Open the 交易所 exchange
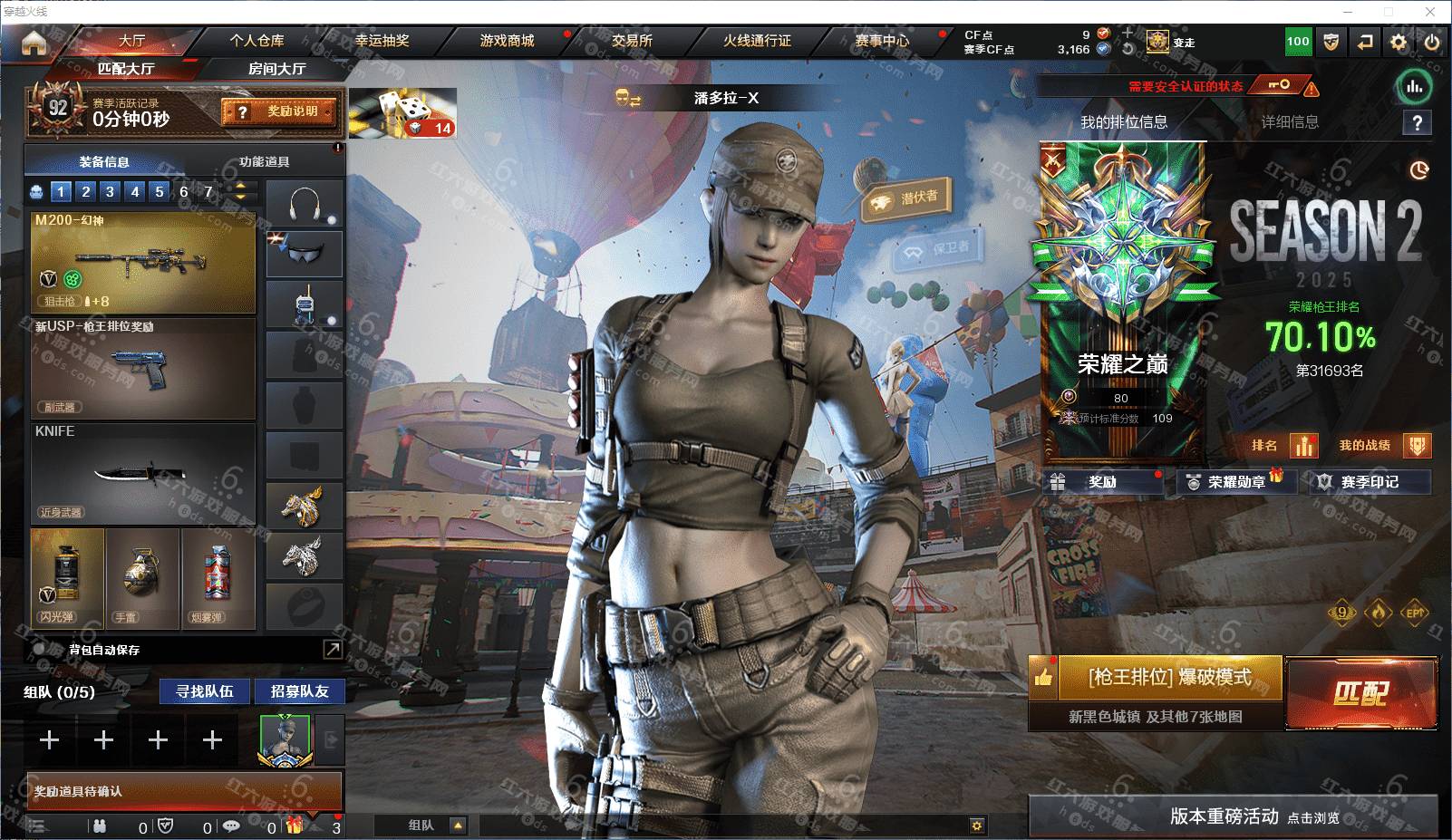The width and height of the screenshot is (1452, 840). tap(632, 41)
